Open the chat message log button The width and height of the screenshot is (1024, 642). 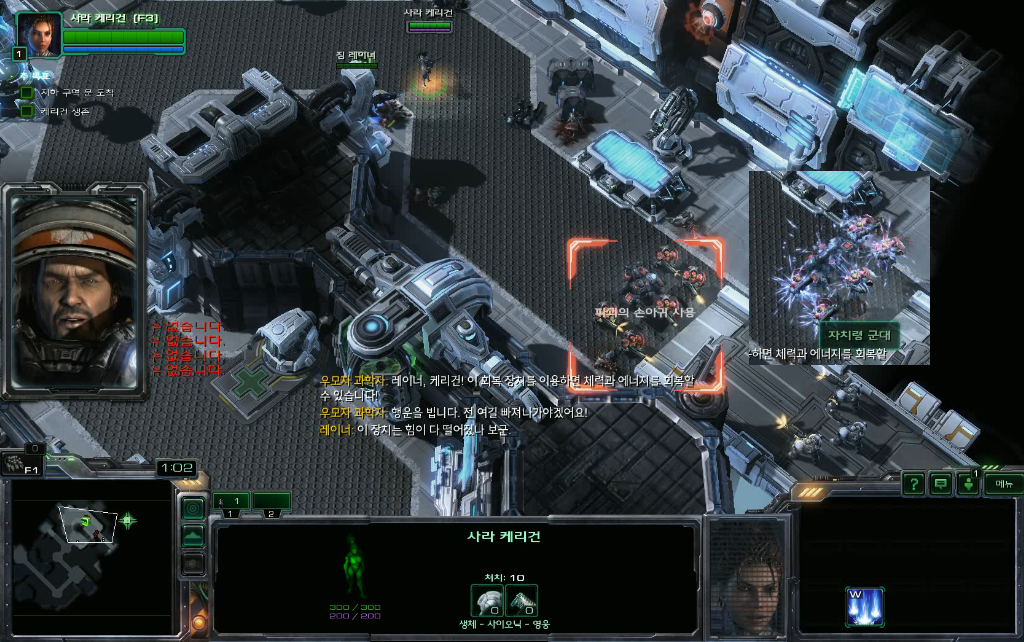tap(941, 484)
